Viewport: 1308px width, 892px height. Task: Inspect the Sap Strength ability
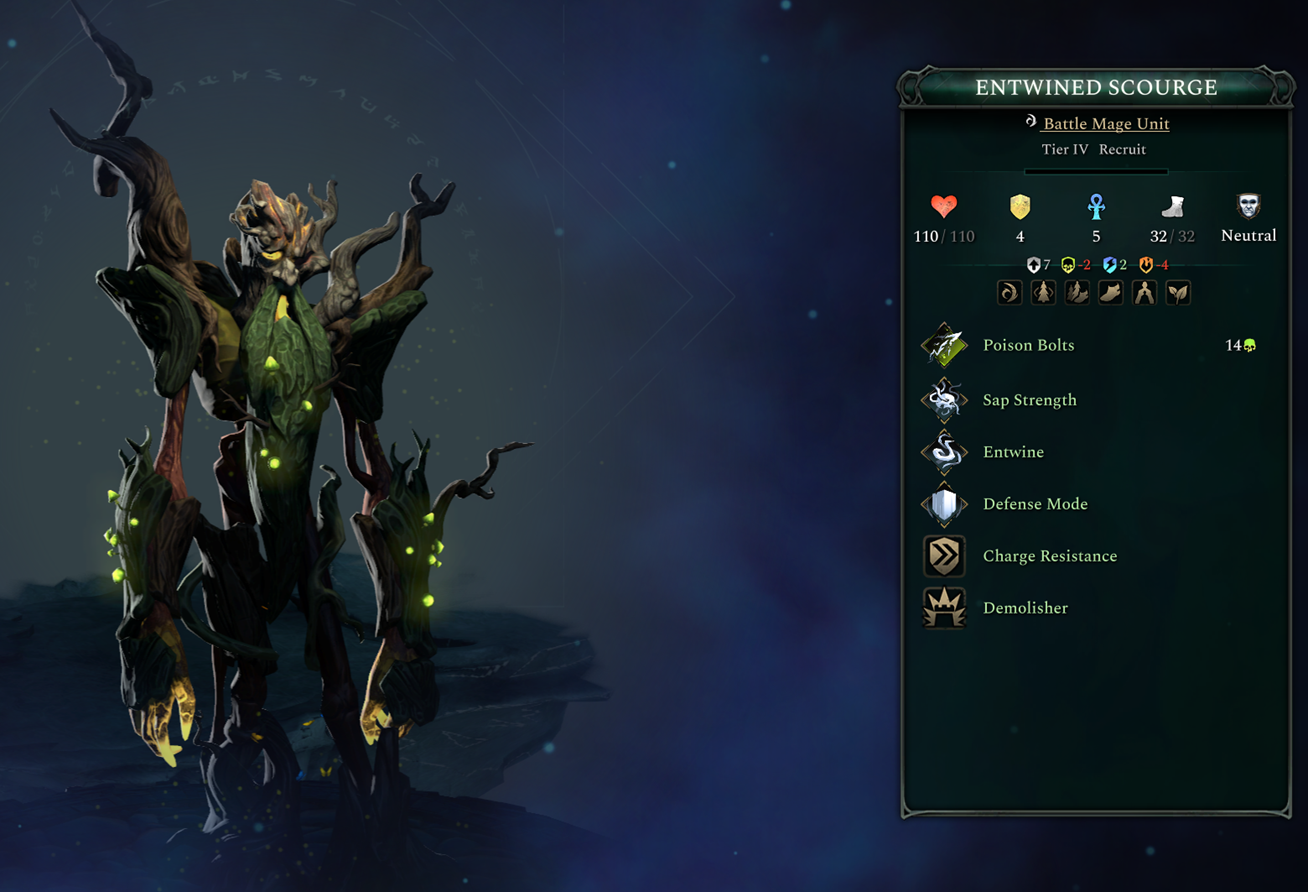[1029, 400]
